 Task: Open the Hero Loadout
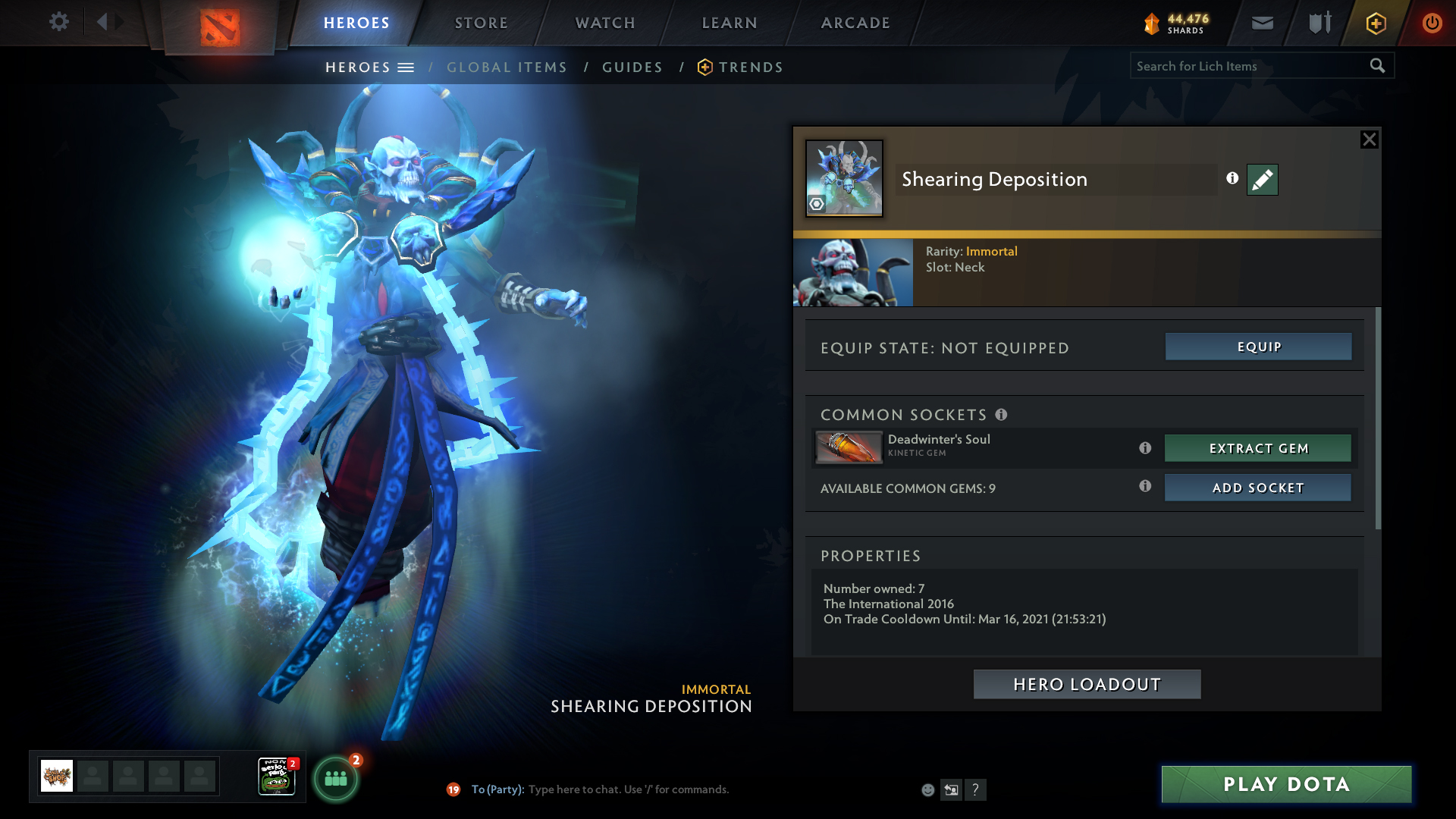click(1087, 684)
